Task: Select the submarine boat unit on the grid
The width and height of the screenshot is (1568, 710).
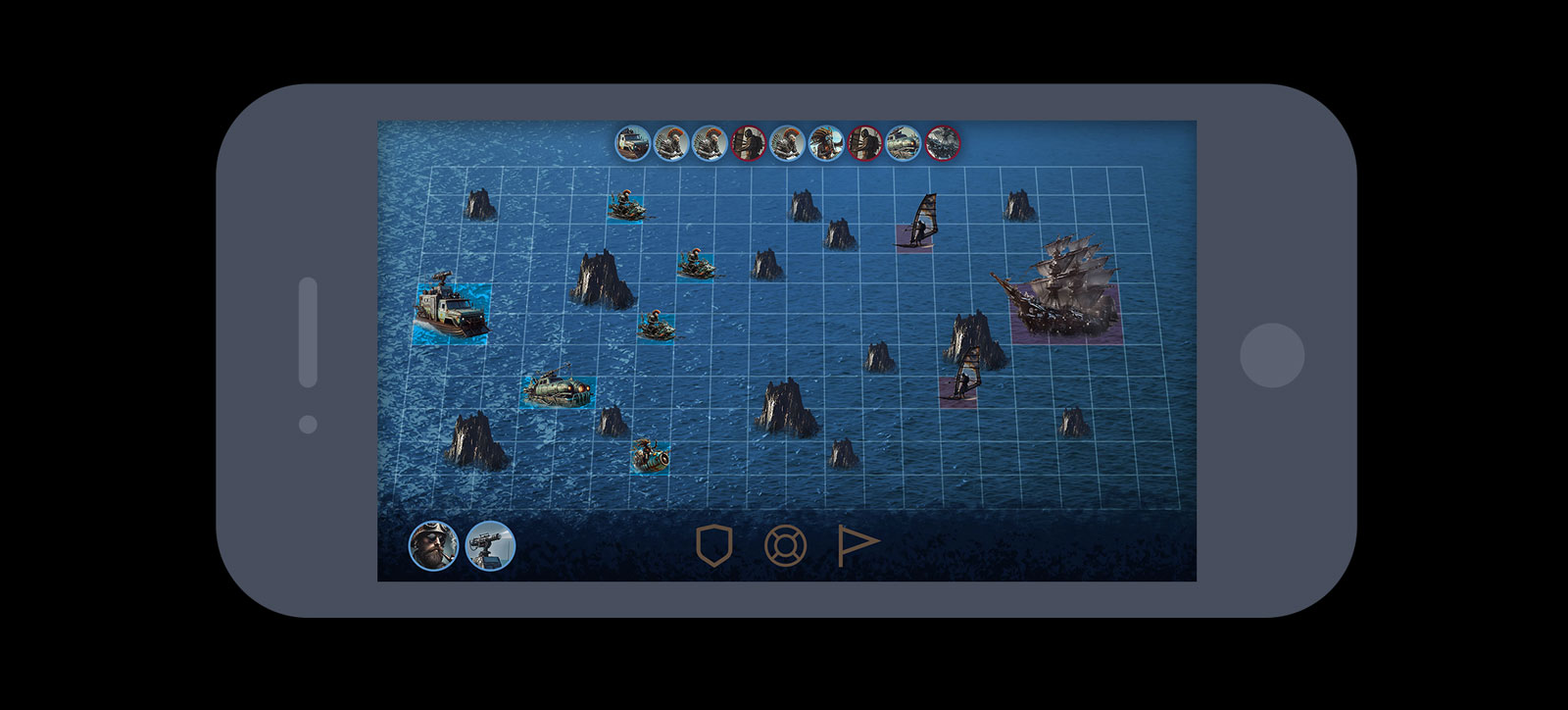Action: pyautogui.click(x=559, y=389)
